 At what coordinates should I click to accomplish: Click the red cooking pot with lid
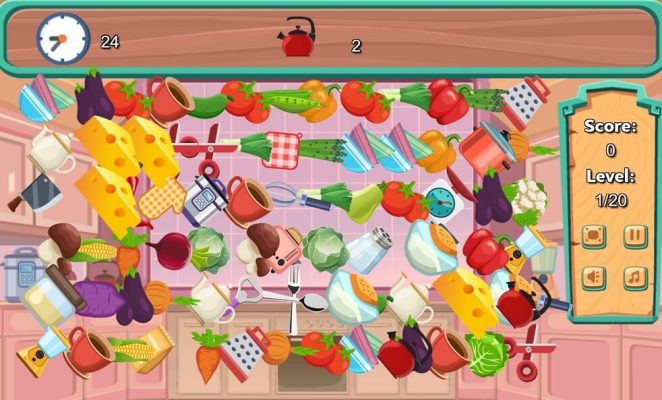click(485, 145)
